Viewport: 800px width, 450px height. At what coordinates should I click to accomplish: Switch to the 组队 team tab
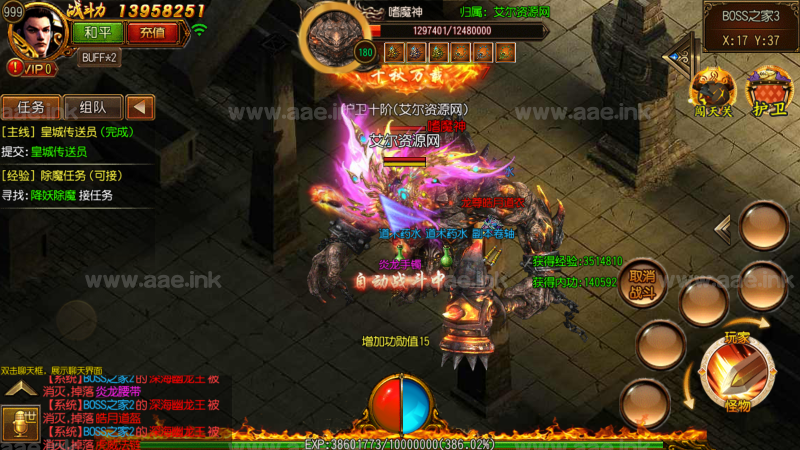(93, 107)
